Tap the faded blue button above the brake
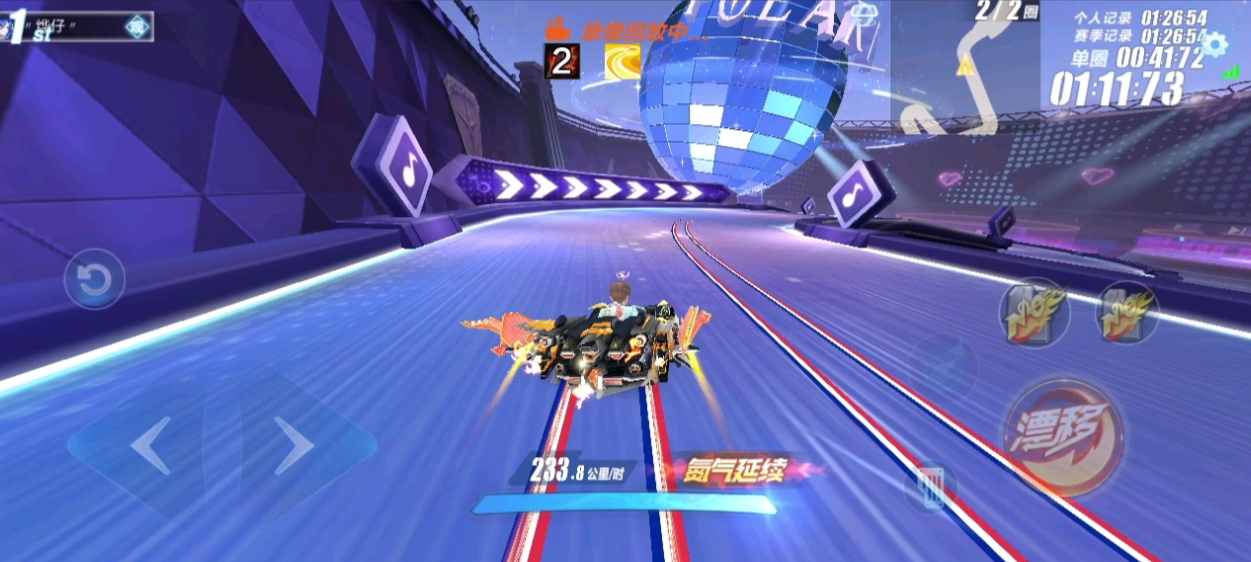This screenshot has width=1251, height=562. pos(942,365)
